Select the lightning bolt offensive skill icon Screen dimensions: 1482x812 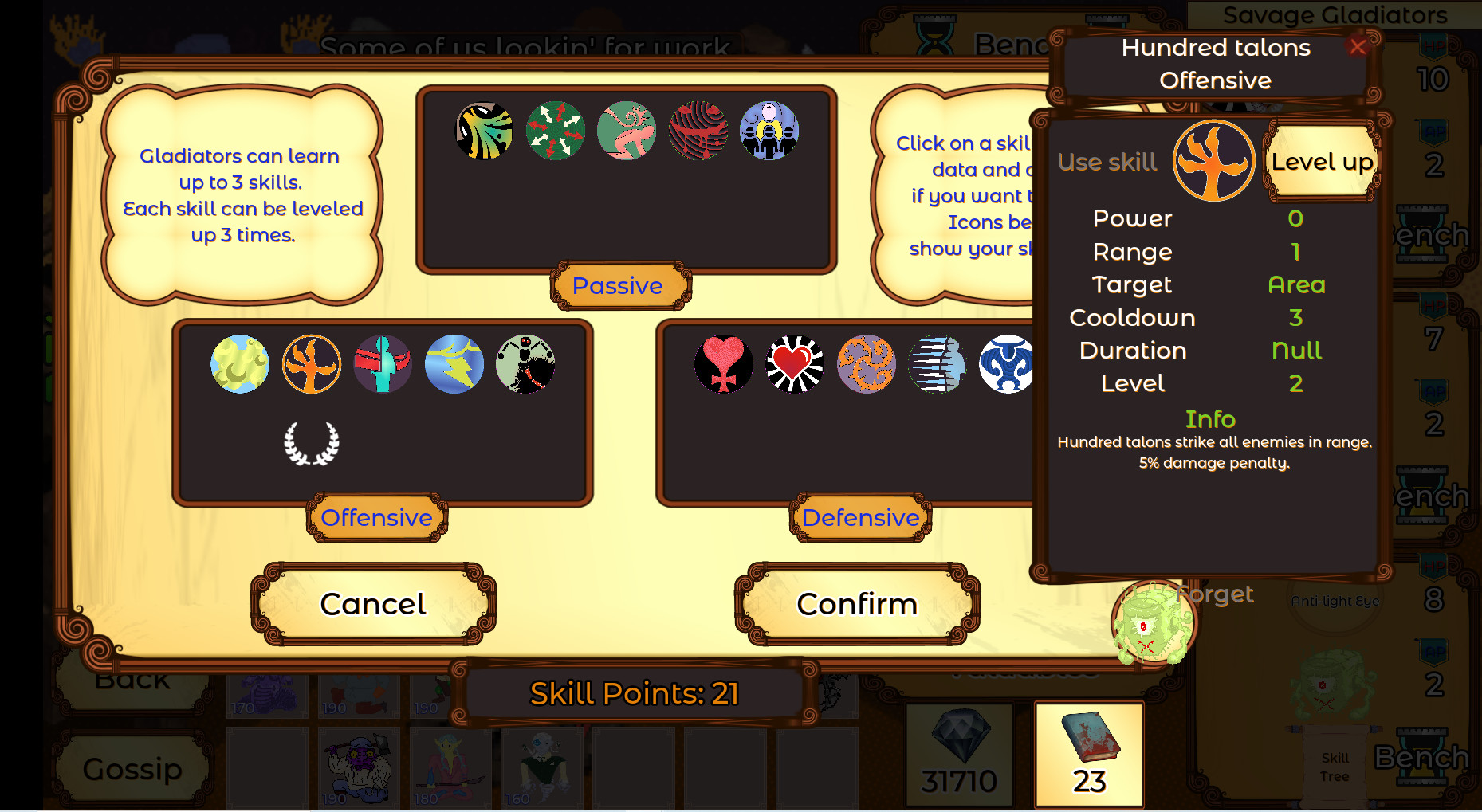click(453, 365)
